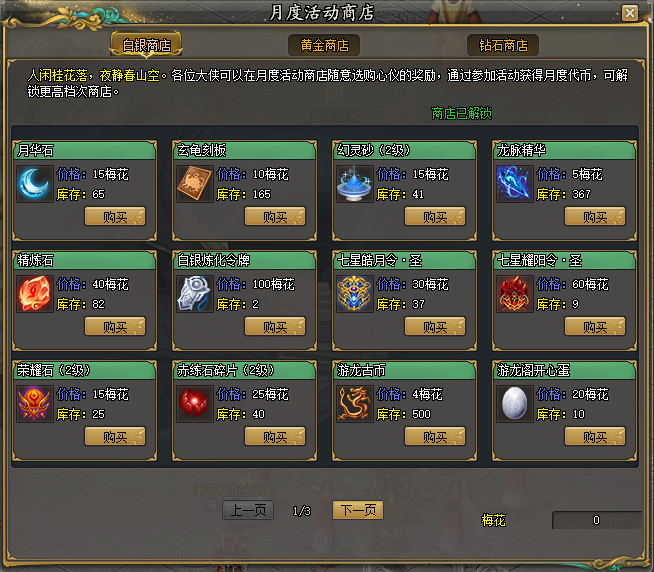This screenshot has height=572, width=654.
Task: Go to the next page with 下一页
Action: pyautogui.click(x=357, y=510)
